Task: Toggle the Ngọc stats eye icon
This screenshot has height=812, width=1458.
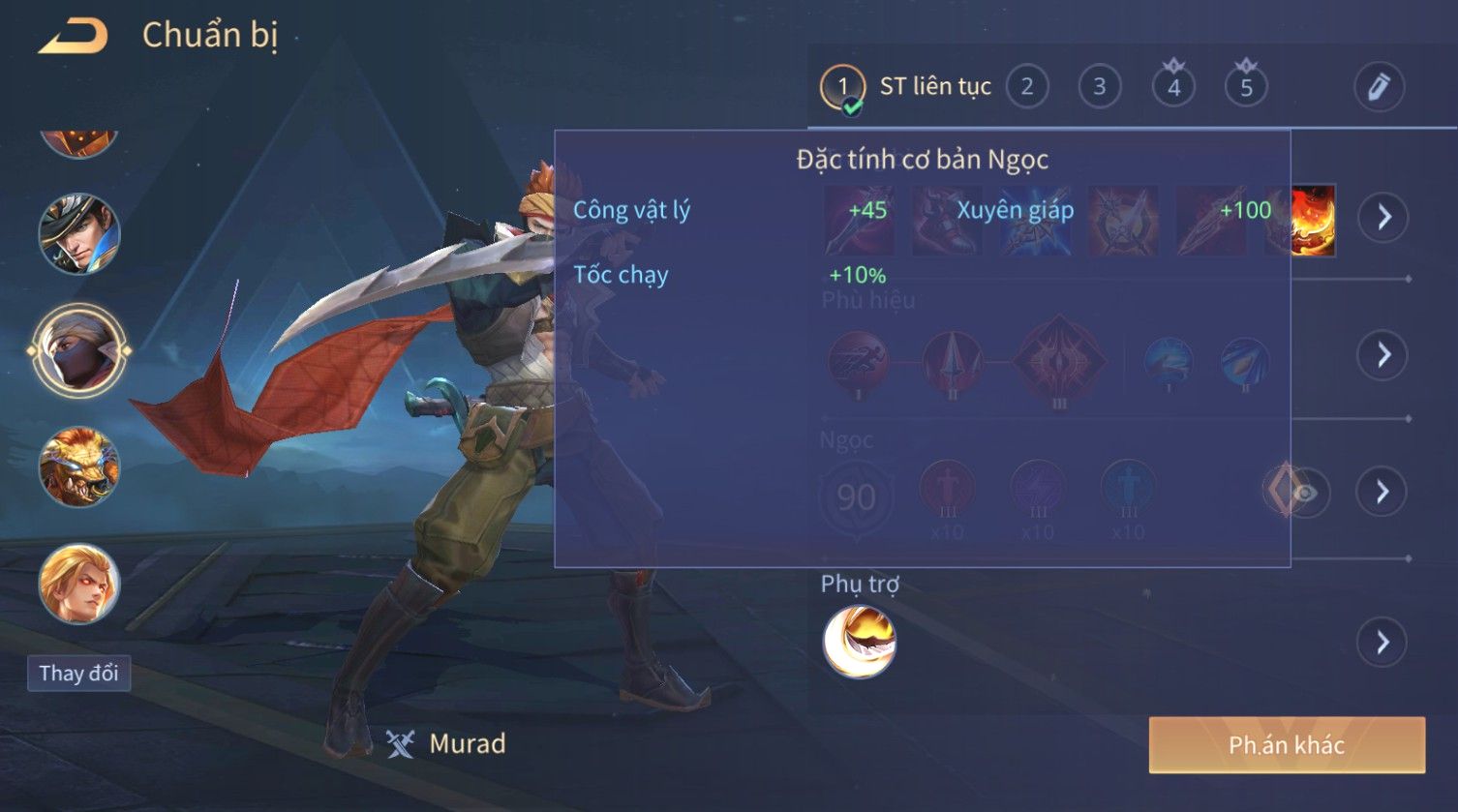Action: pyautogui.click(x=1304, y=494)
